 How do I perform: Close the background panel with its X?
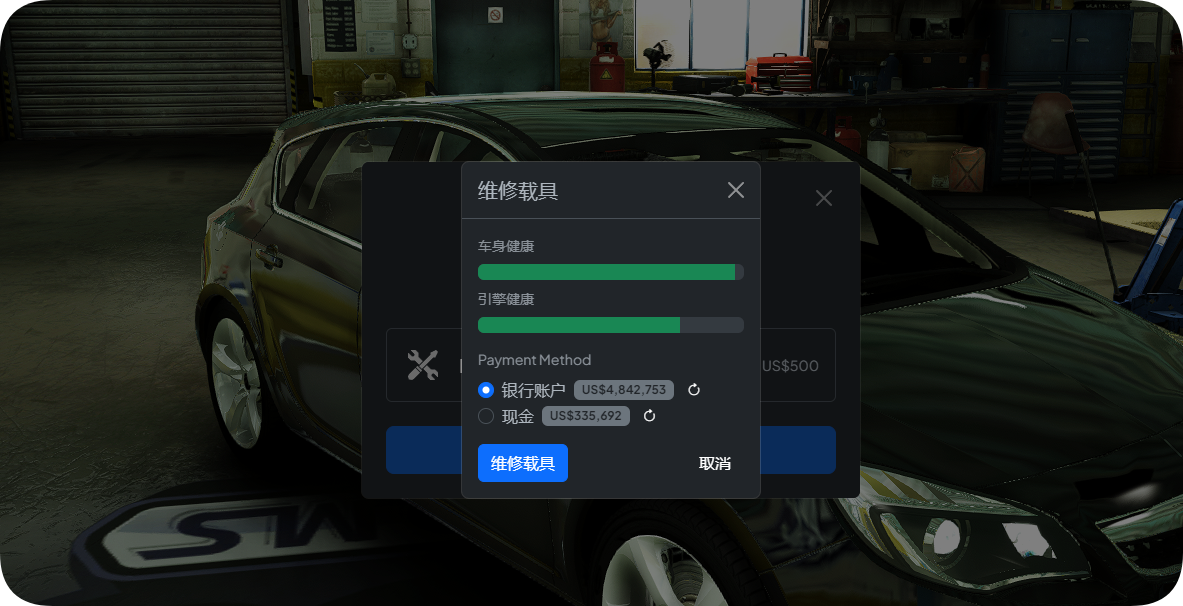(823, 198)
